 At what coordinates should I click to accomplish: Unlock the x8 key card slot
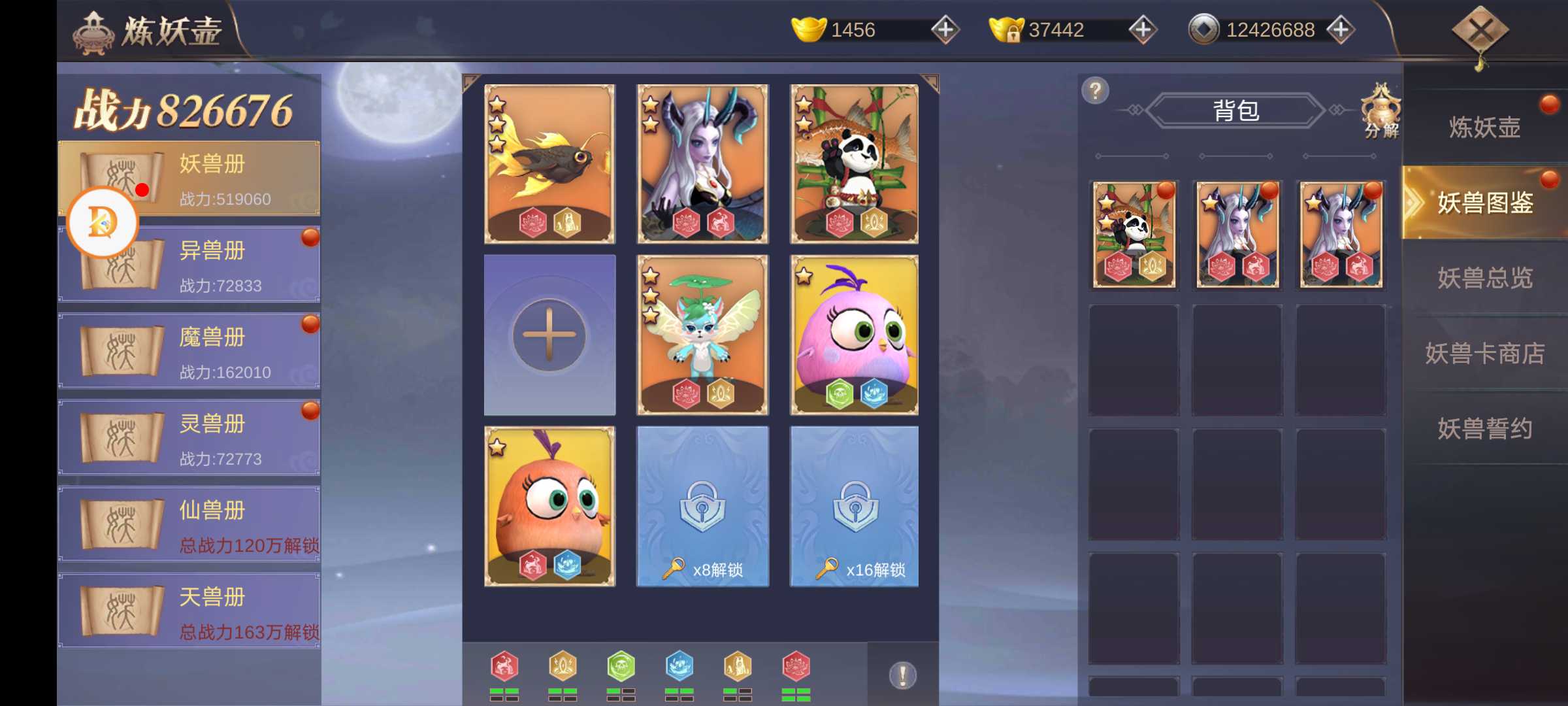coord(702,506)
